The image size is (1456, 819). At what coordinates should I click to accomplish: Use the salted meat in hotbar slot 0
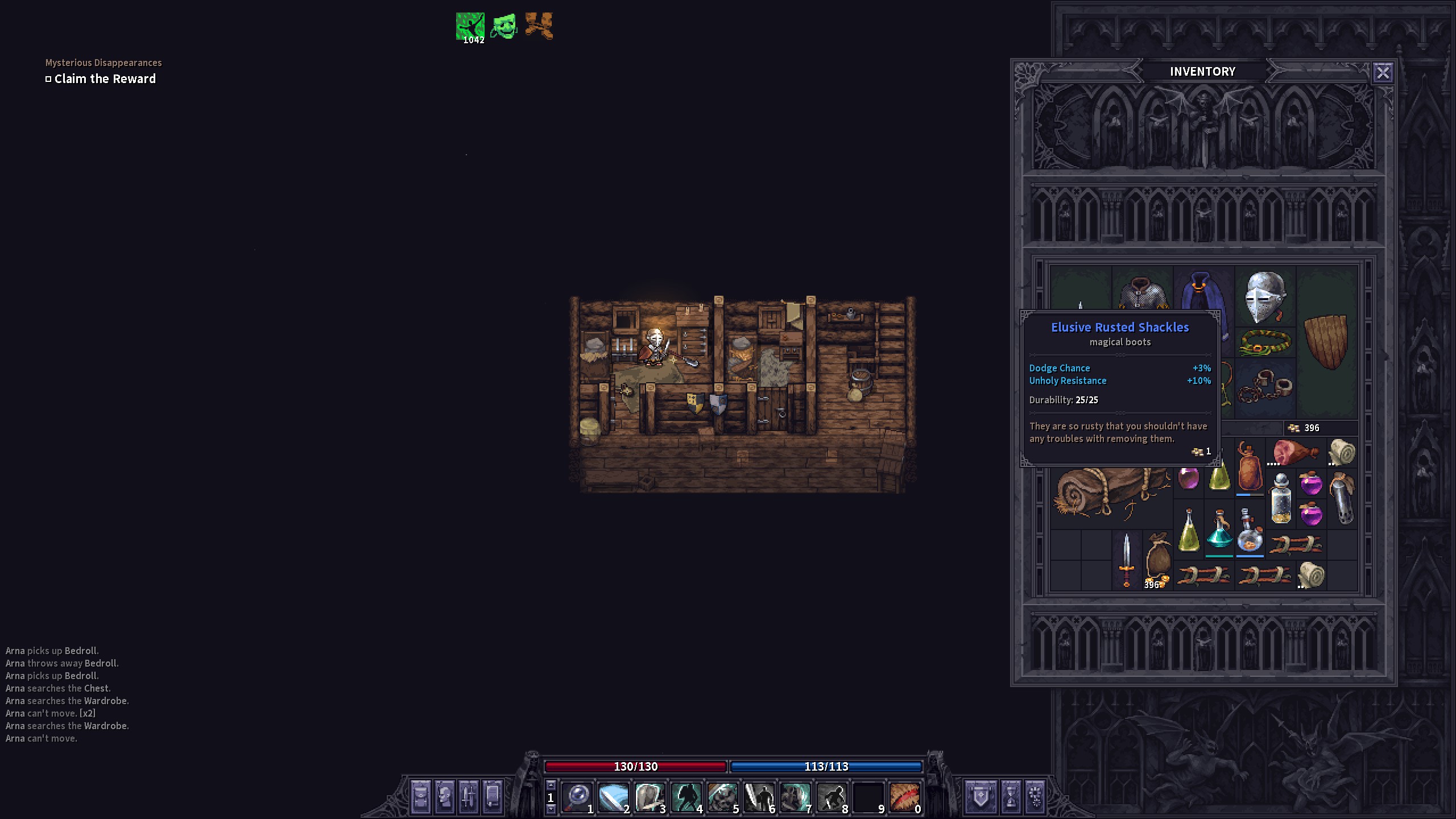coord(905,796)
